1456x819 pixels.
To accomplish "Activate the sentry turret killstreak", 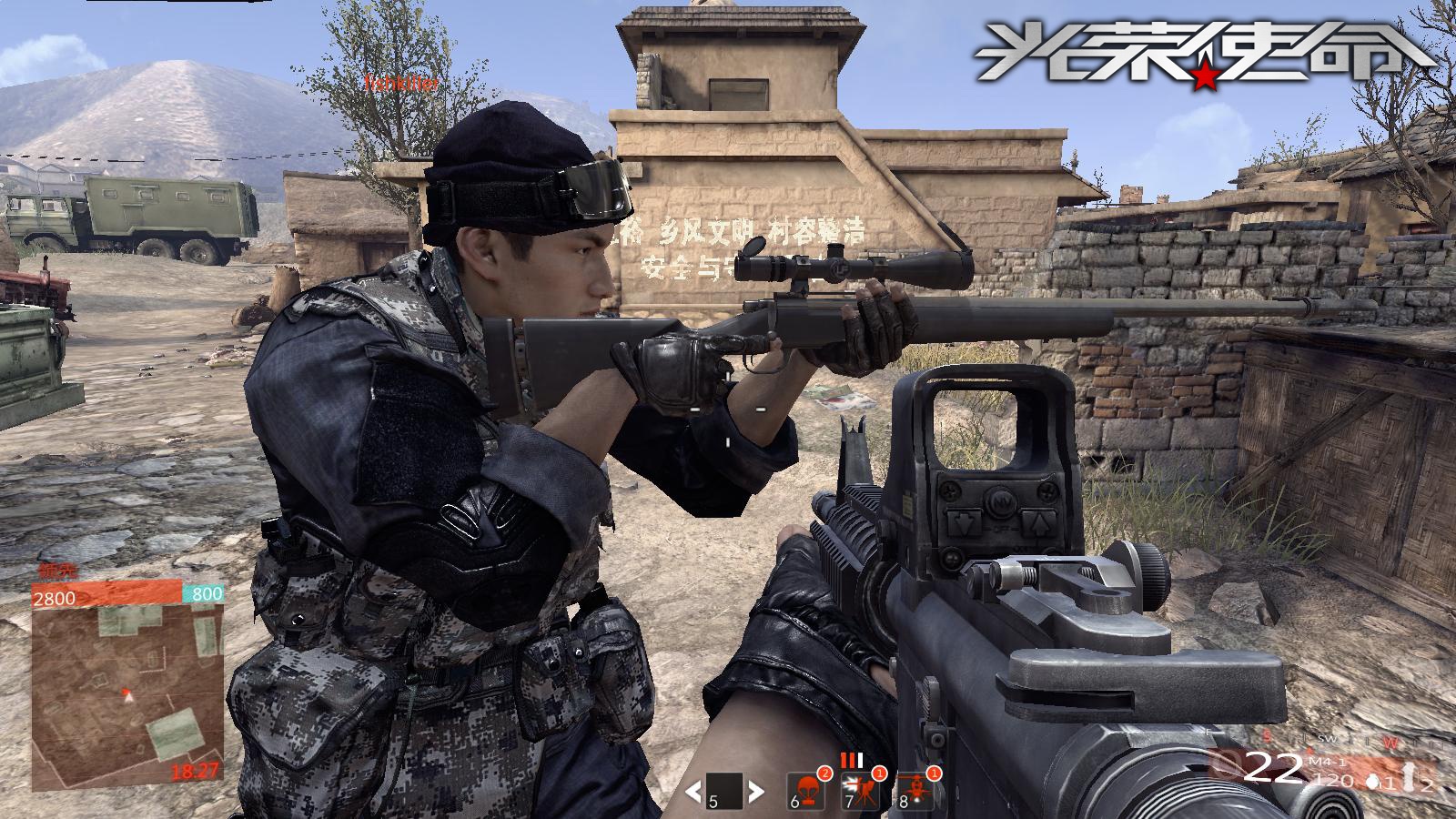I will coord(860,791).
